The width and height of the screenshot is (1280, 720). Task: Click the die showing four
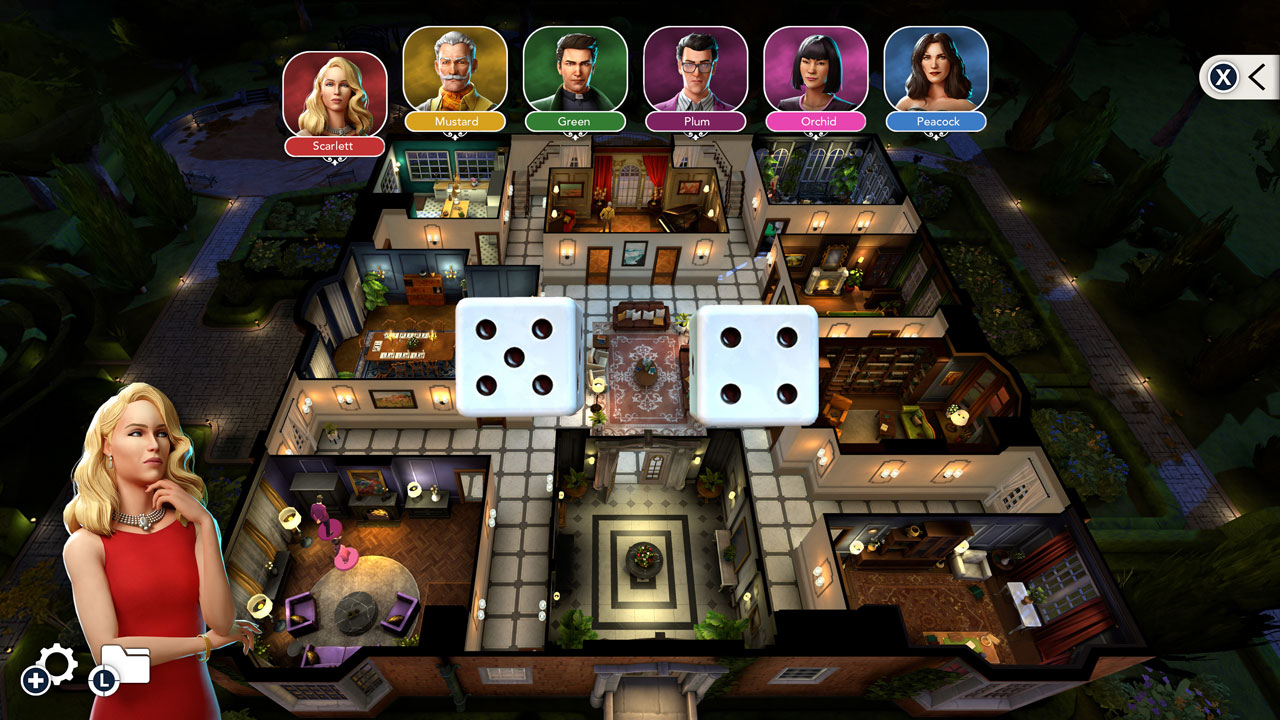(x=756, y=366)
